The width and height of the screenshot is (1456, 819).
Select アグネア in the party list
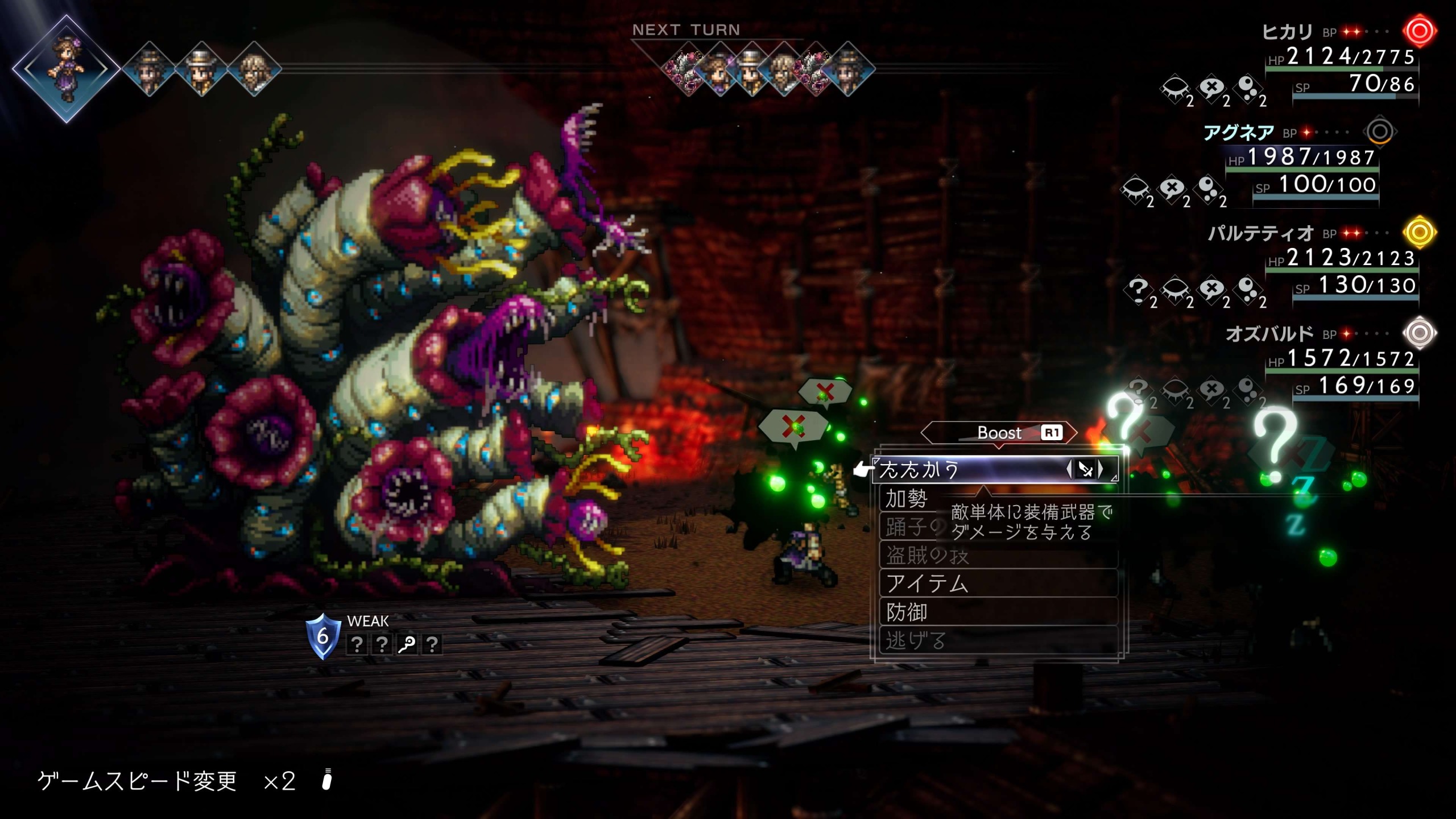1238,133
